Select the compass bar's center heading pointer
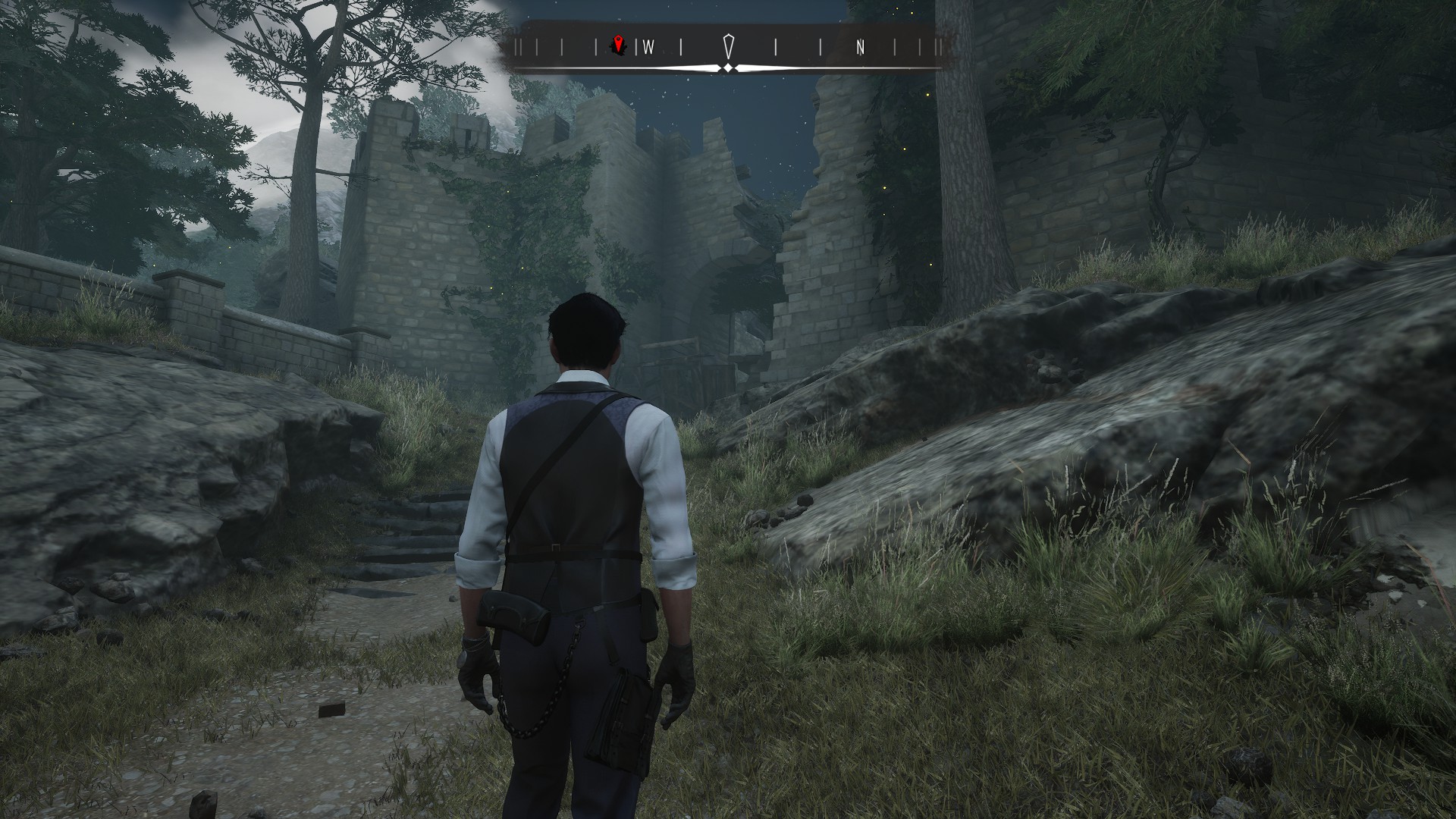 729,46
